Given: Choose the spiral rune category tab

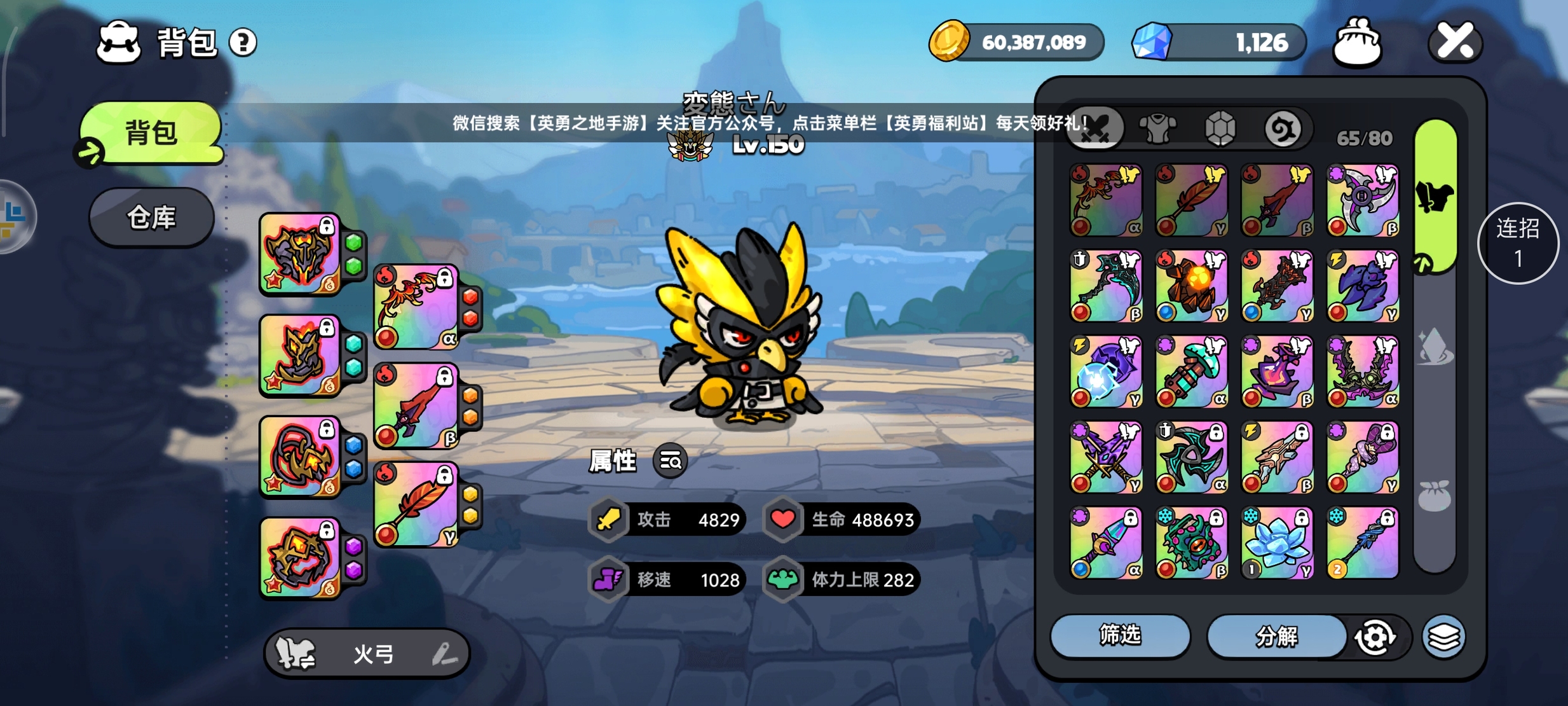Looking at the screenshot, I should pyautogui.click(x=1282, y=129).
